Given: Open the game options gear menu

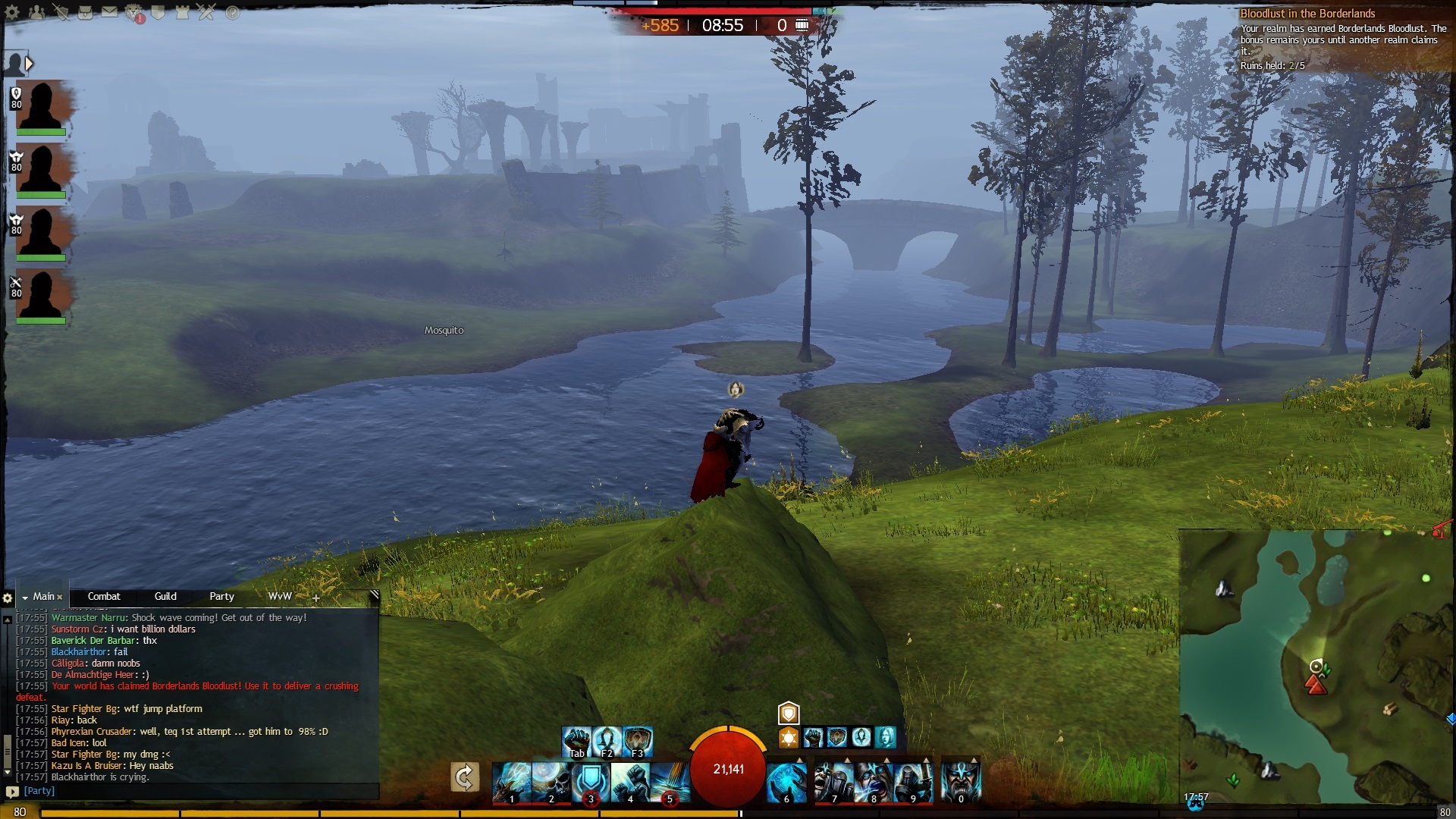Looking at the screenshot, I should [x=12, y=13].
